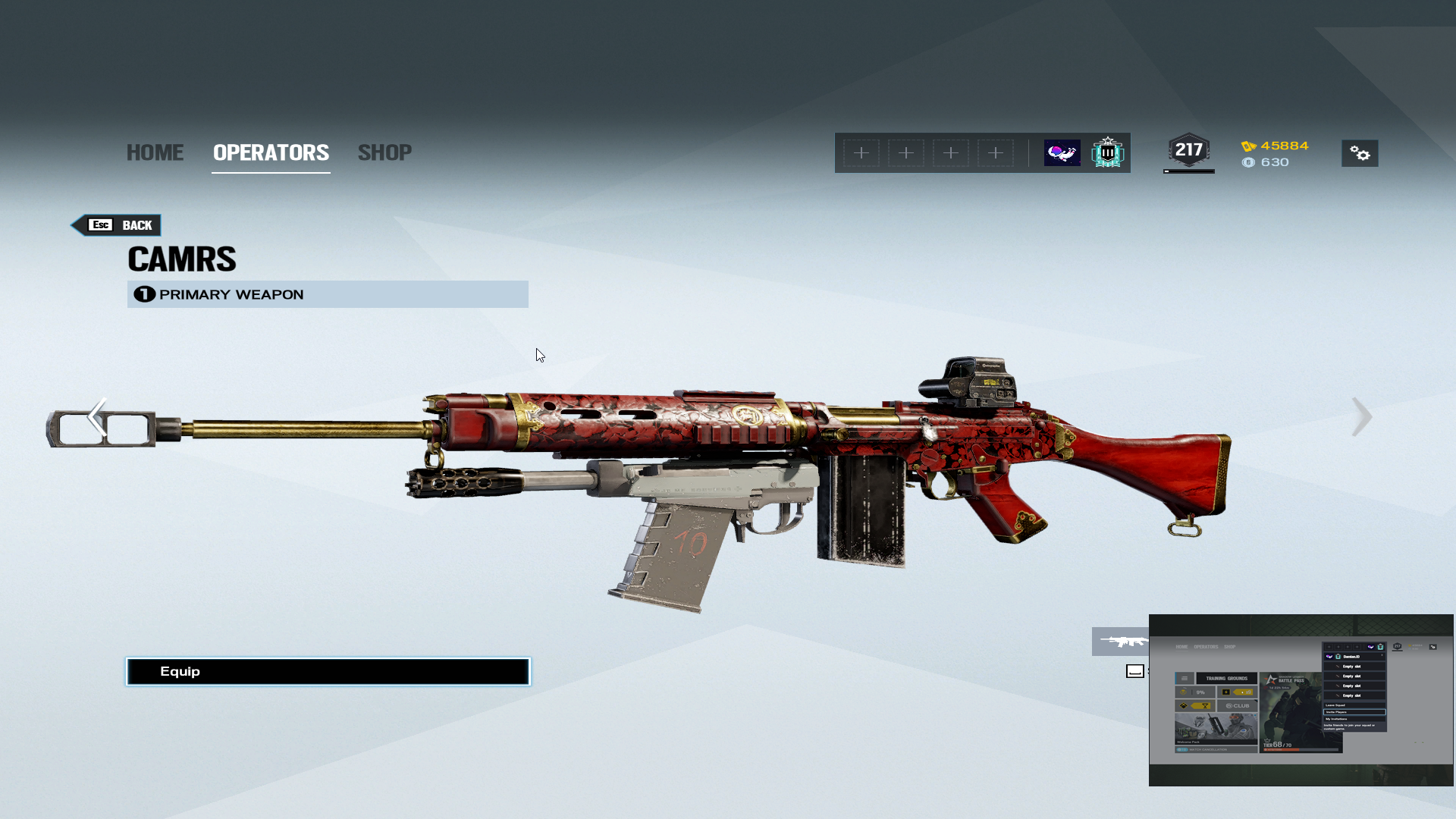Equip the CAMRS weapon skin
1456x819 pixels.
coord(328,671)
